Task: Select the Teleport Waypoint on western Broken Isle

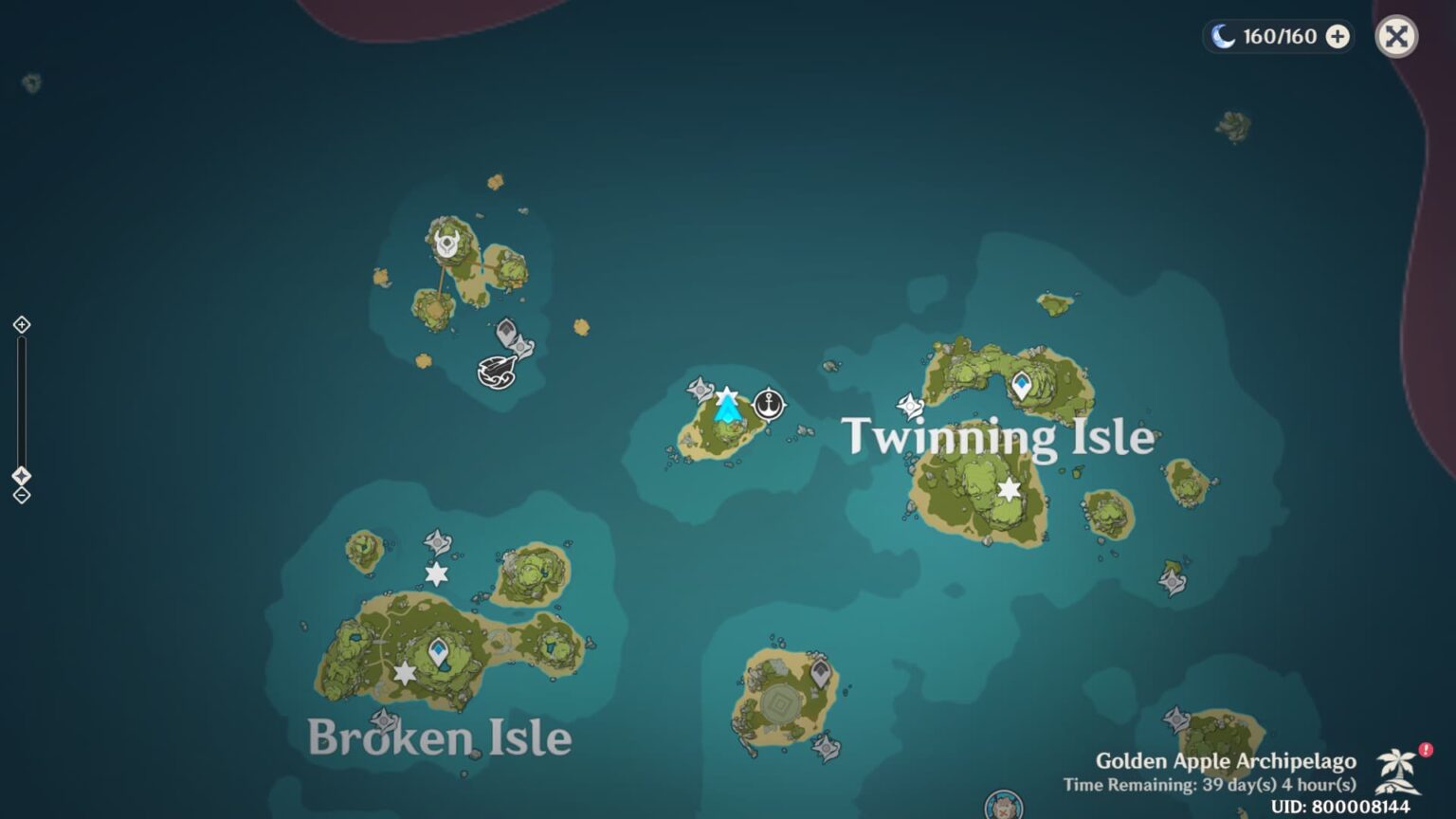Action: (x=438, y=650)
